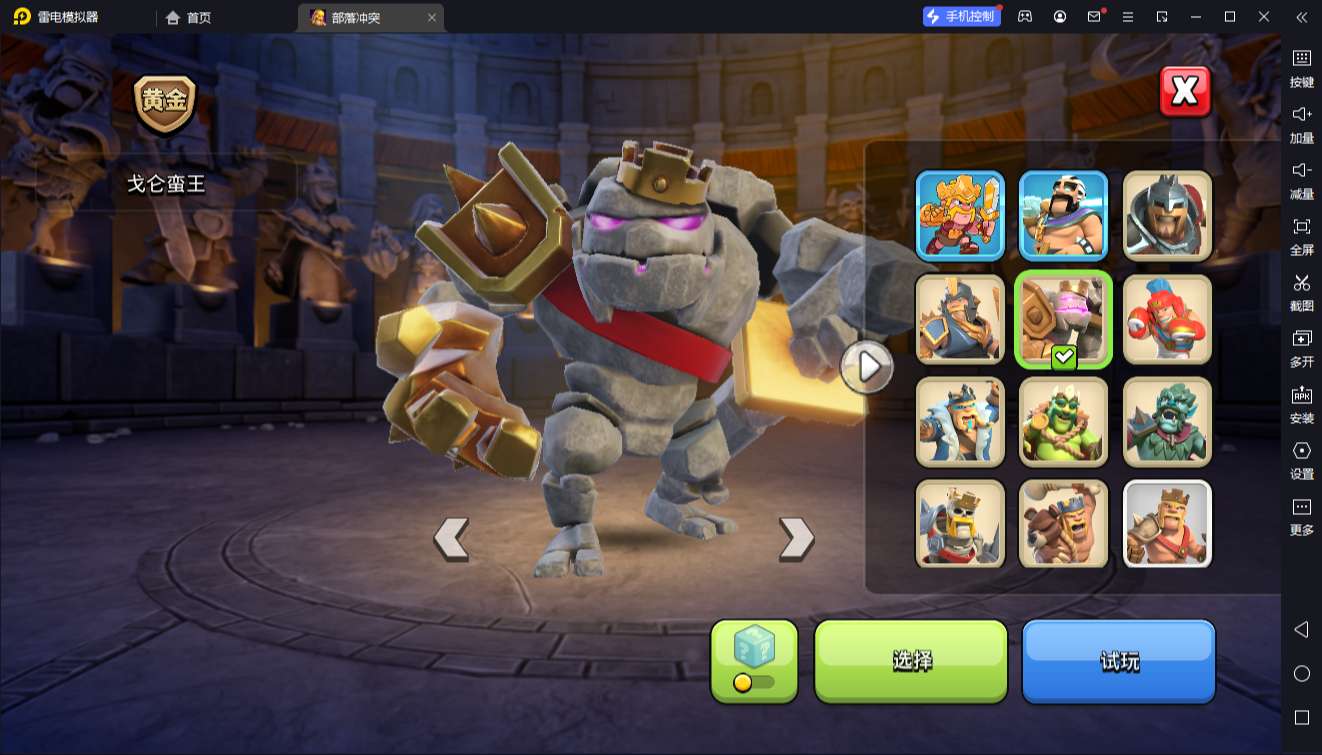Close the skin selection screen with the red X
Screen dimensions: 1322x755
coord(1185,92)
